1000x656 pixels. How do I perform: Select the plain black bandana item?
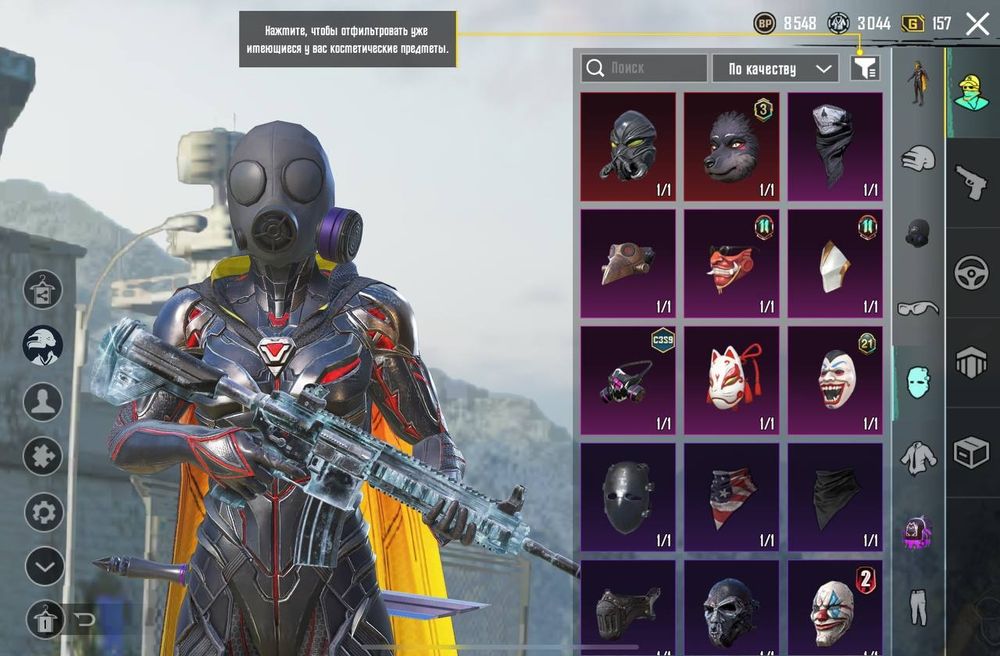point(835,496)
